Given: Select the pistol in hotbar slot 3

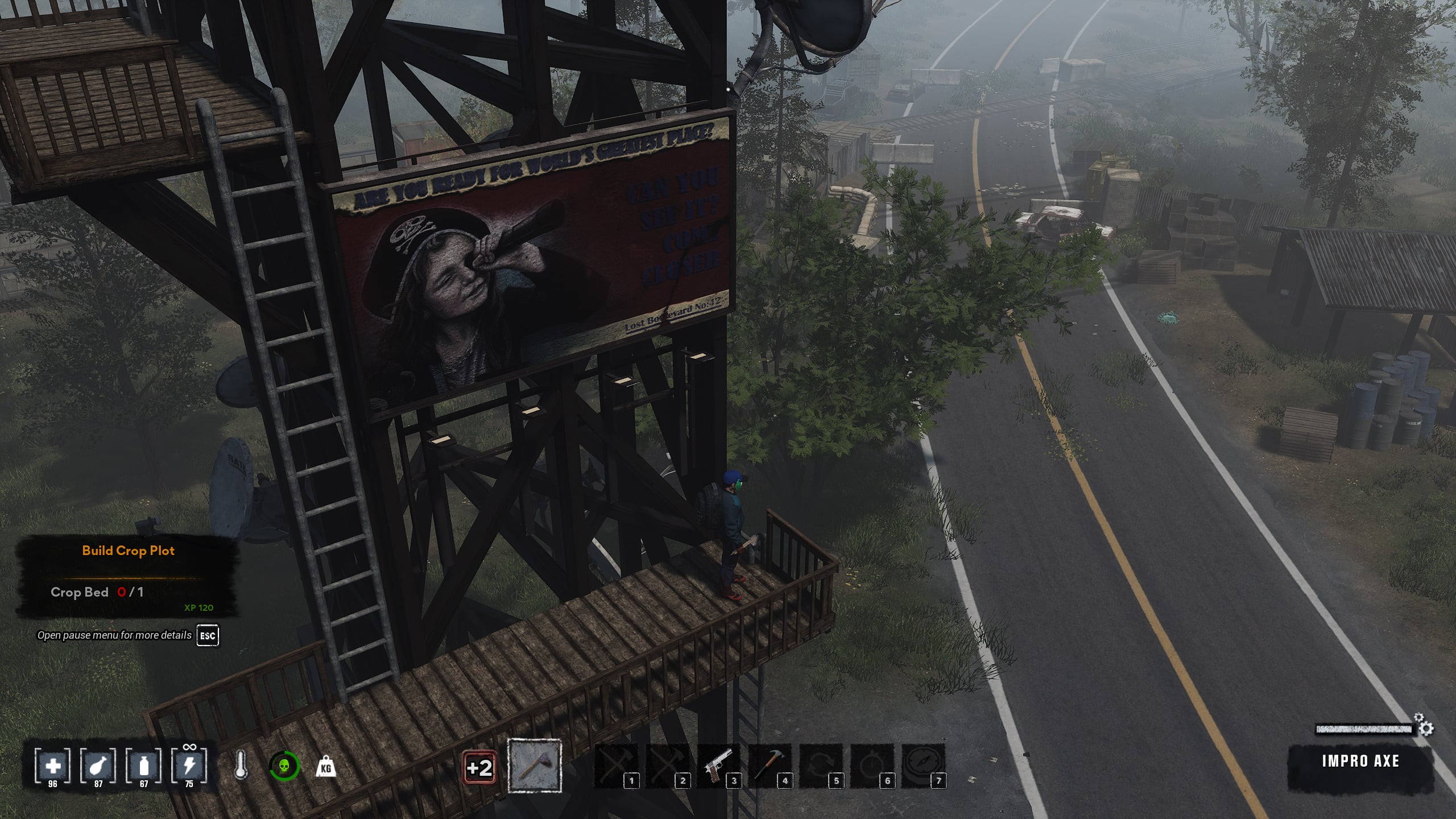Looking at the screenshot, I should tap(718, 766).
